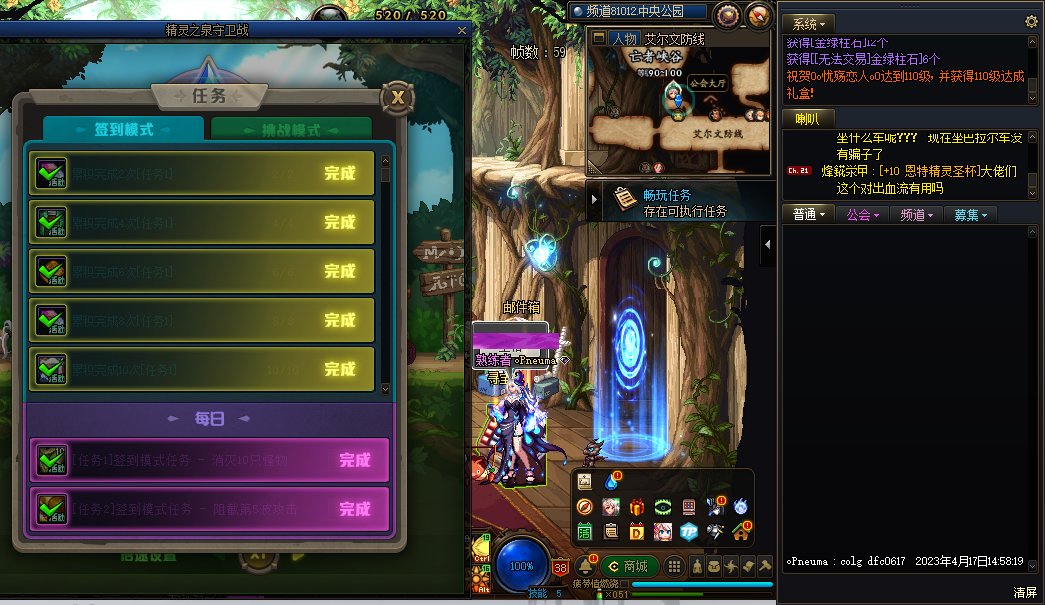Open the green eye icon

coord(663,507)
